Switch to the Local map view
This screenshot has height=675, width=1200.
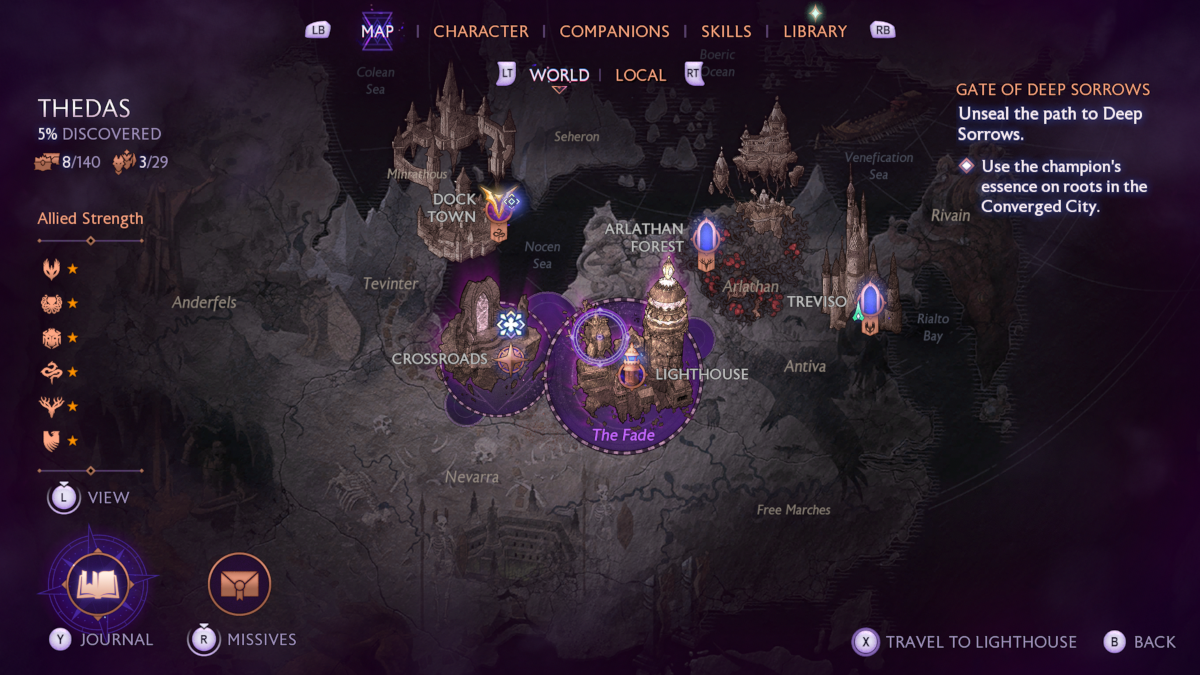pyautogui.click(x=640, y=75)
